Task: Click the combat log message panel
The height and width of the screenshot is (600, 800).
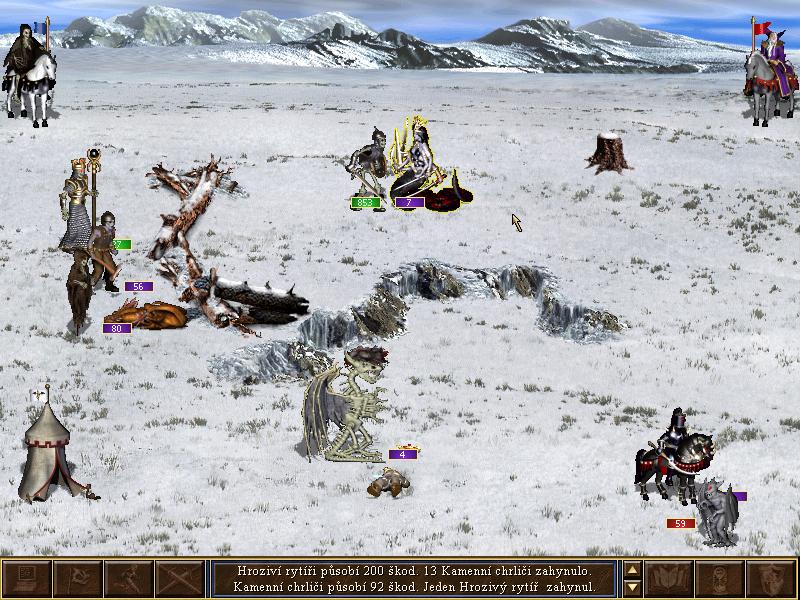Action: [414, 579]
